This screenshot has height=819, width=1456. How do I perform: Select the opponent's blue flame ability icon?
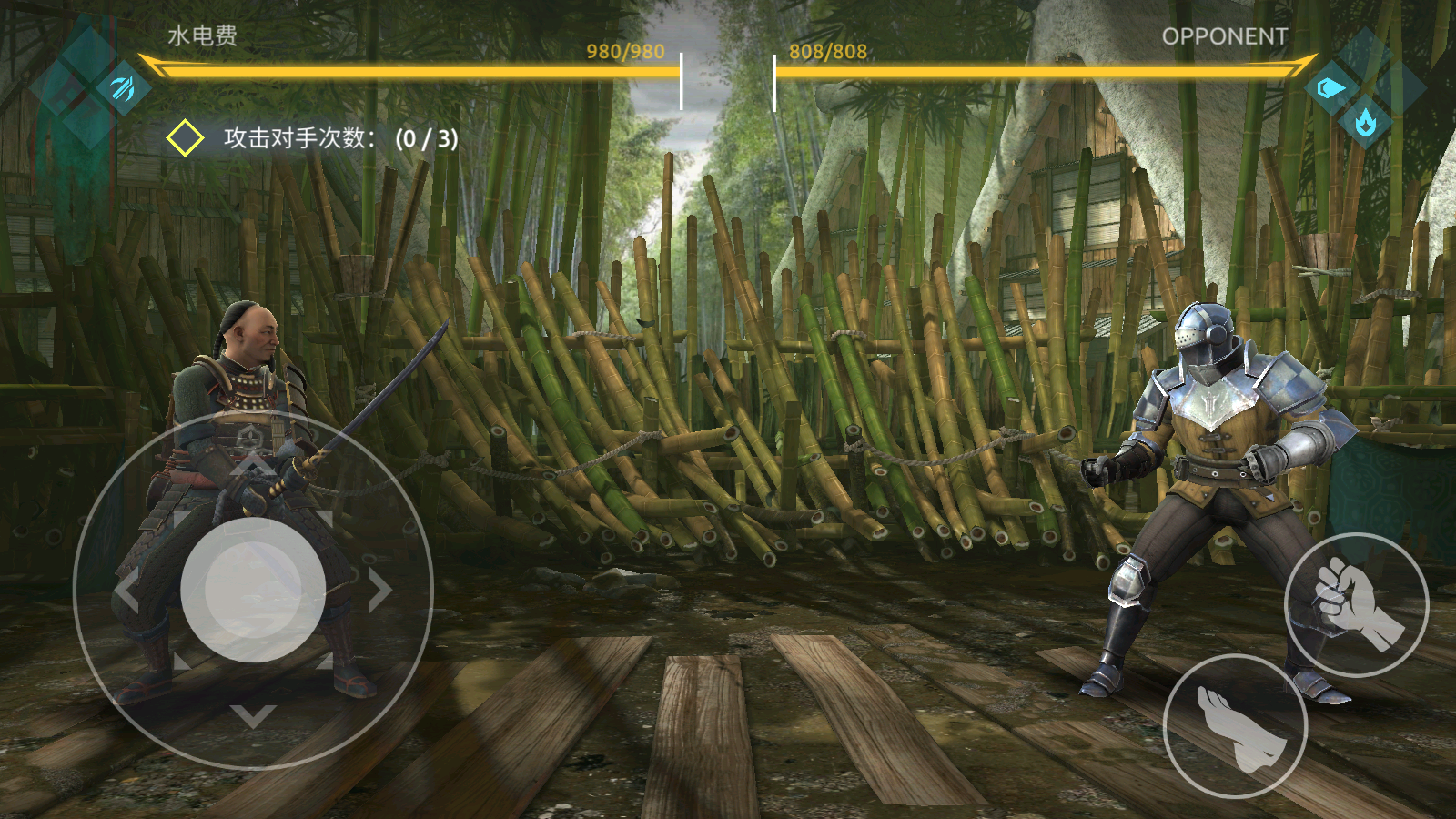point(1365,121)
